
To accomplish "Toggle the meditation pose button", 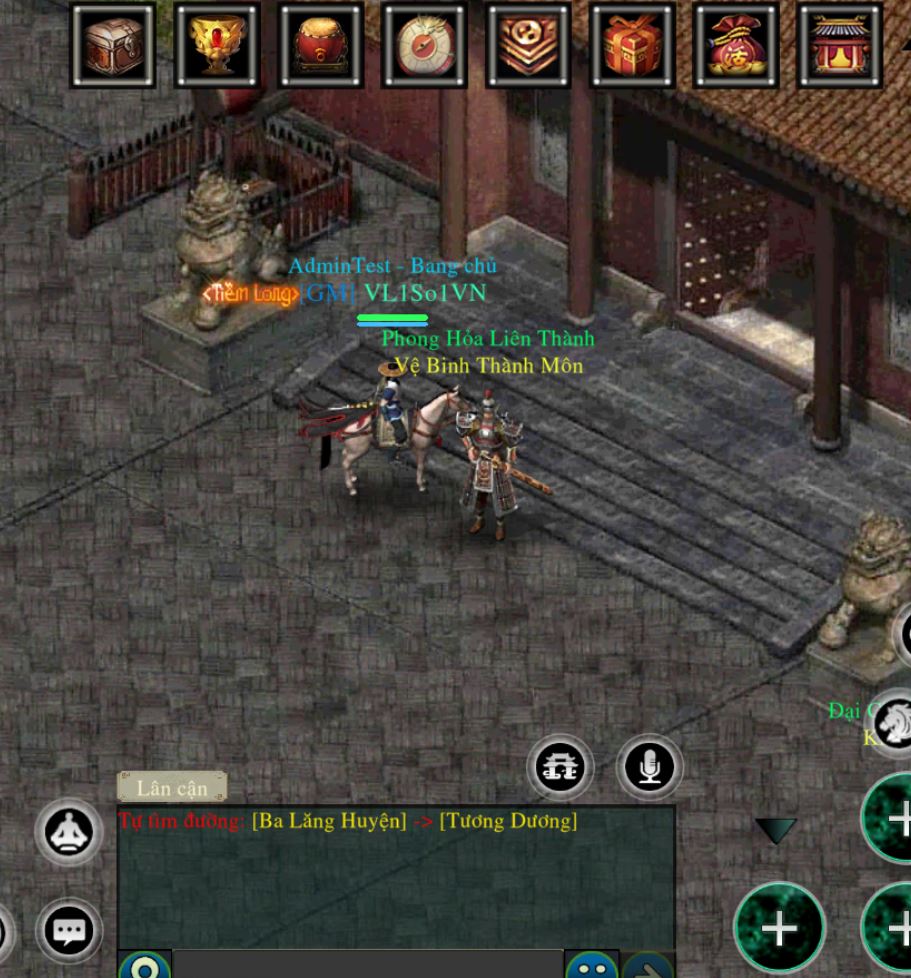I will 69,832.
